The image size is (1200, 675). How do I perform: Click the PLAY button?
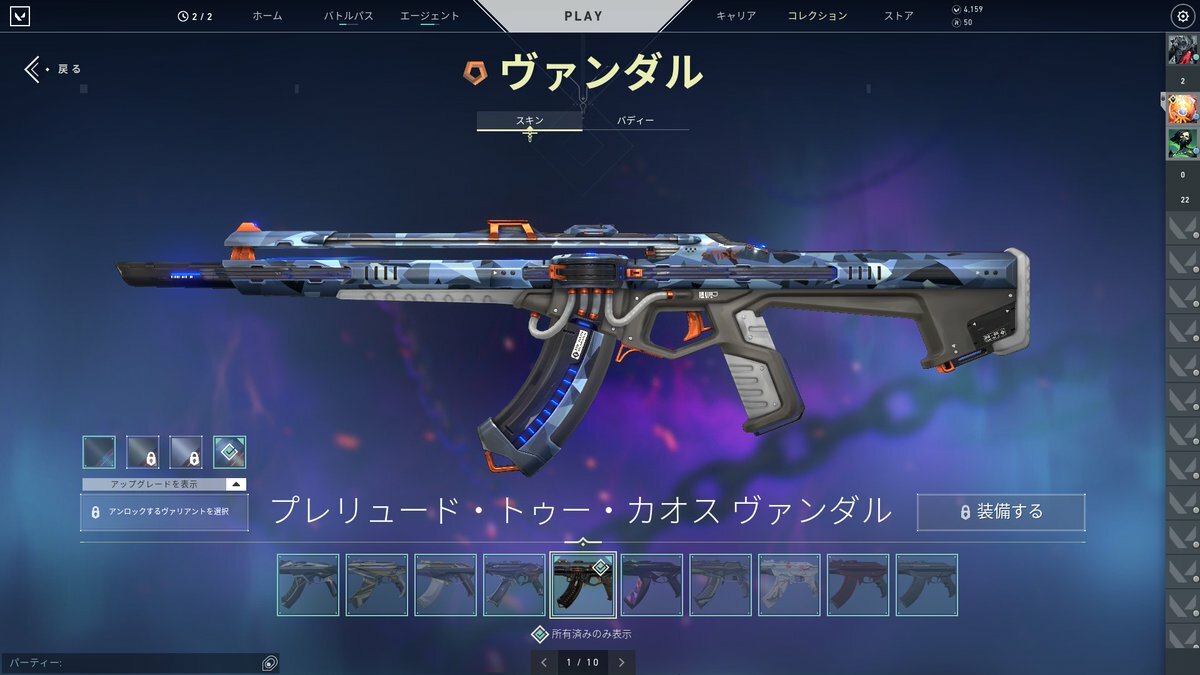click(583, 16)
